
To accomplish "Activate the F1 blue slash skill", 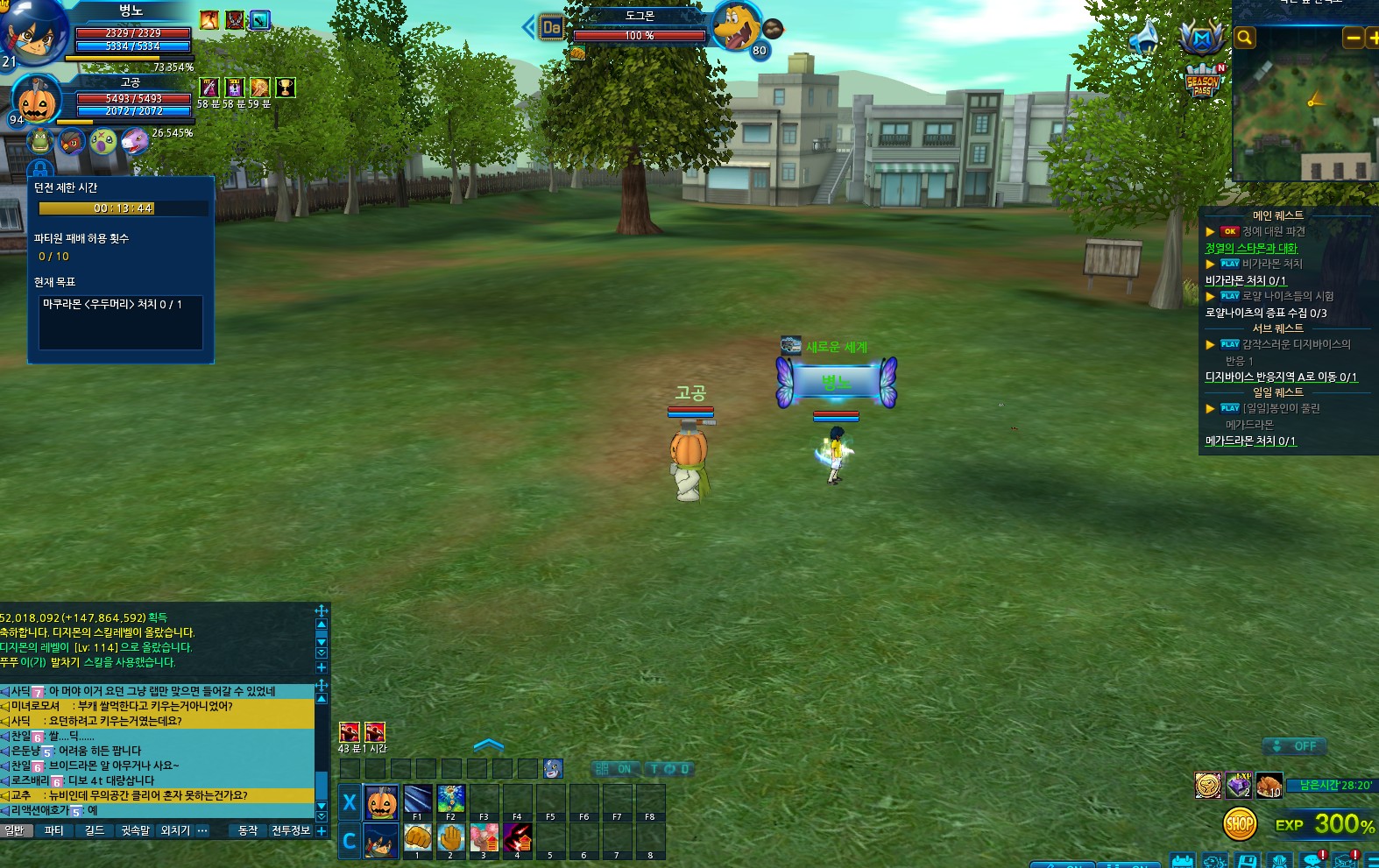I will pyautogui.click(x=418, y=801).
